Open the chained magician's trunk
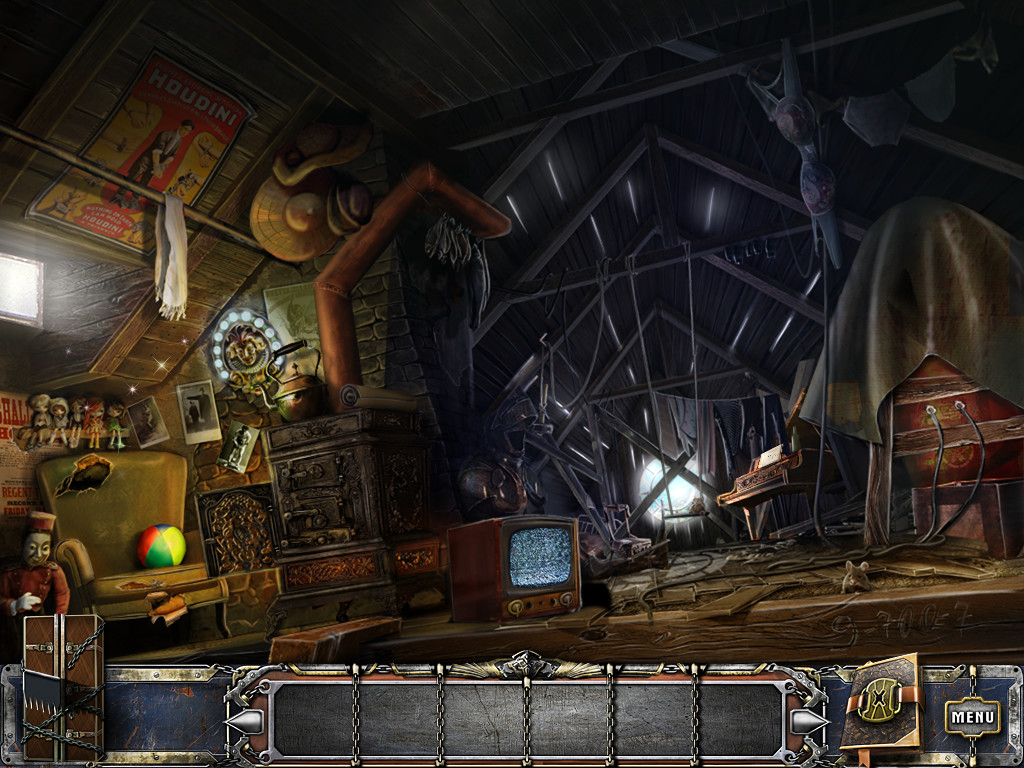This screenshot has width=1024, height=768. coord(62,686)
